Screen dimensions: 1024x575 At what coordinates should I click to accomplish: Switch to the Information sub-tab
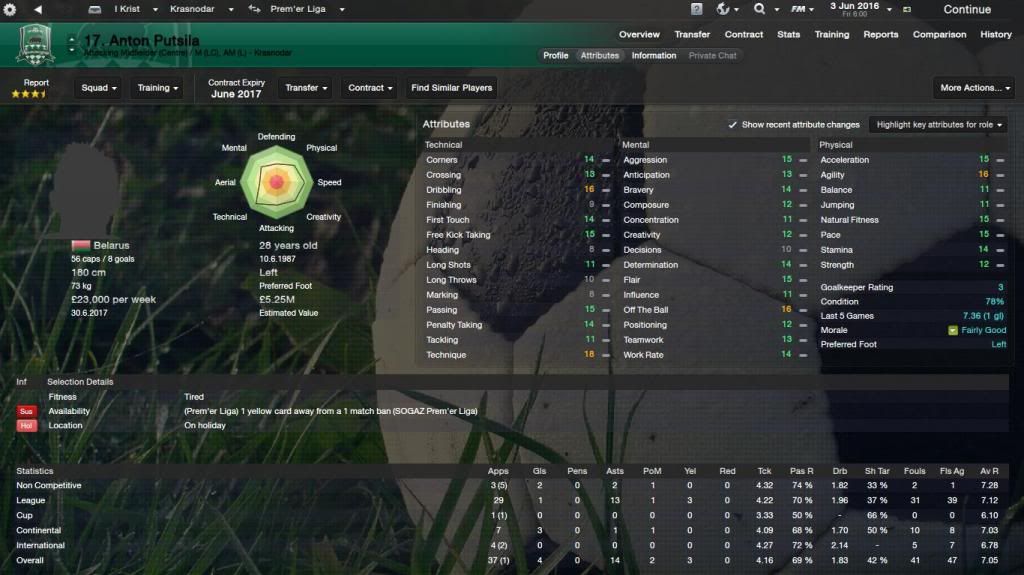click(x=653, y=56)
